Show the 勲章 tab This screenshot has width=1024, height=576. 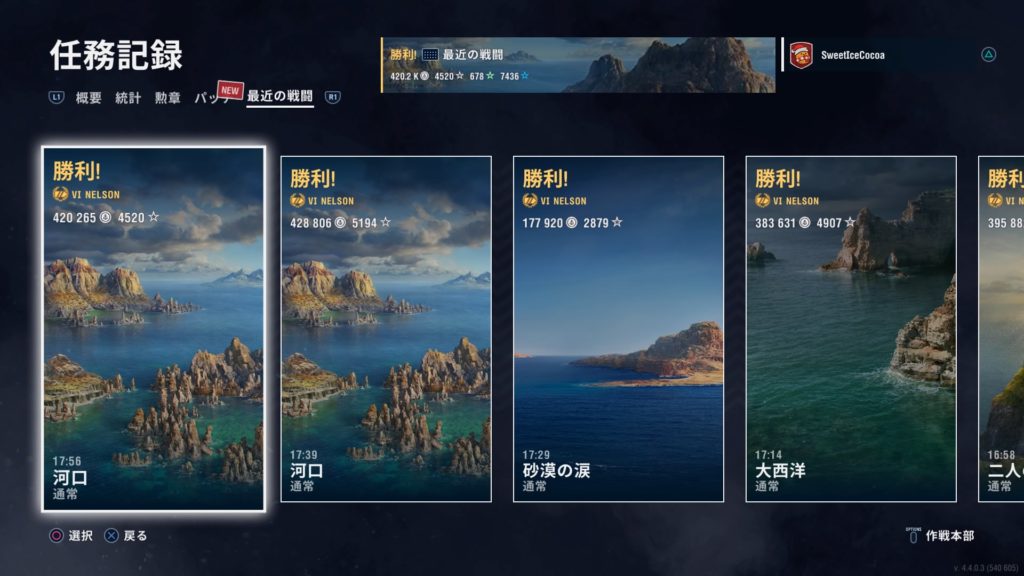pyautogui.click(x=167, y=98)
